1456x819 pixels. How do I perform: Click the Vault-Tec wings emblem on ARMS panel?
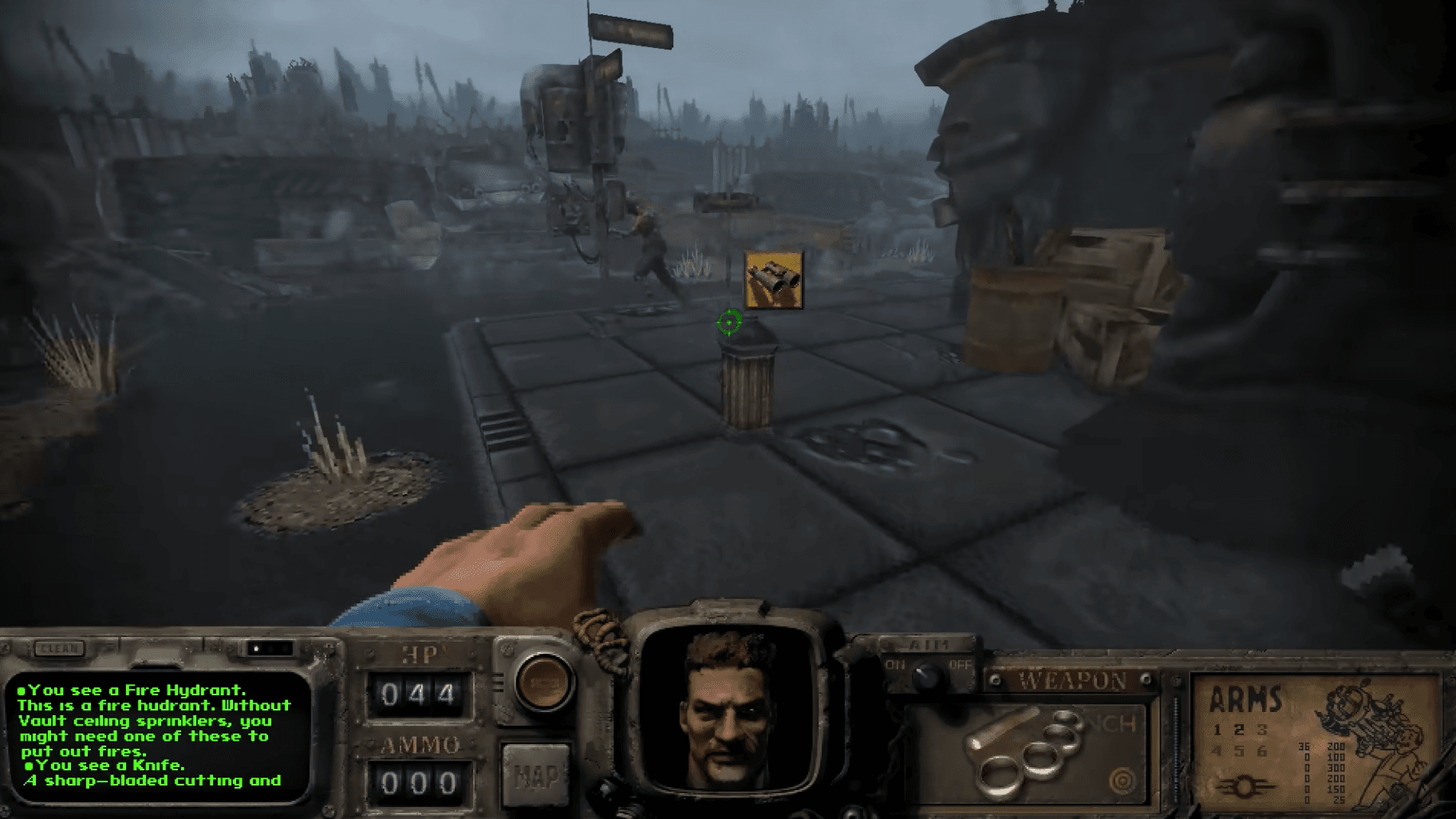tap(1245, 787)
